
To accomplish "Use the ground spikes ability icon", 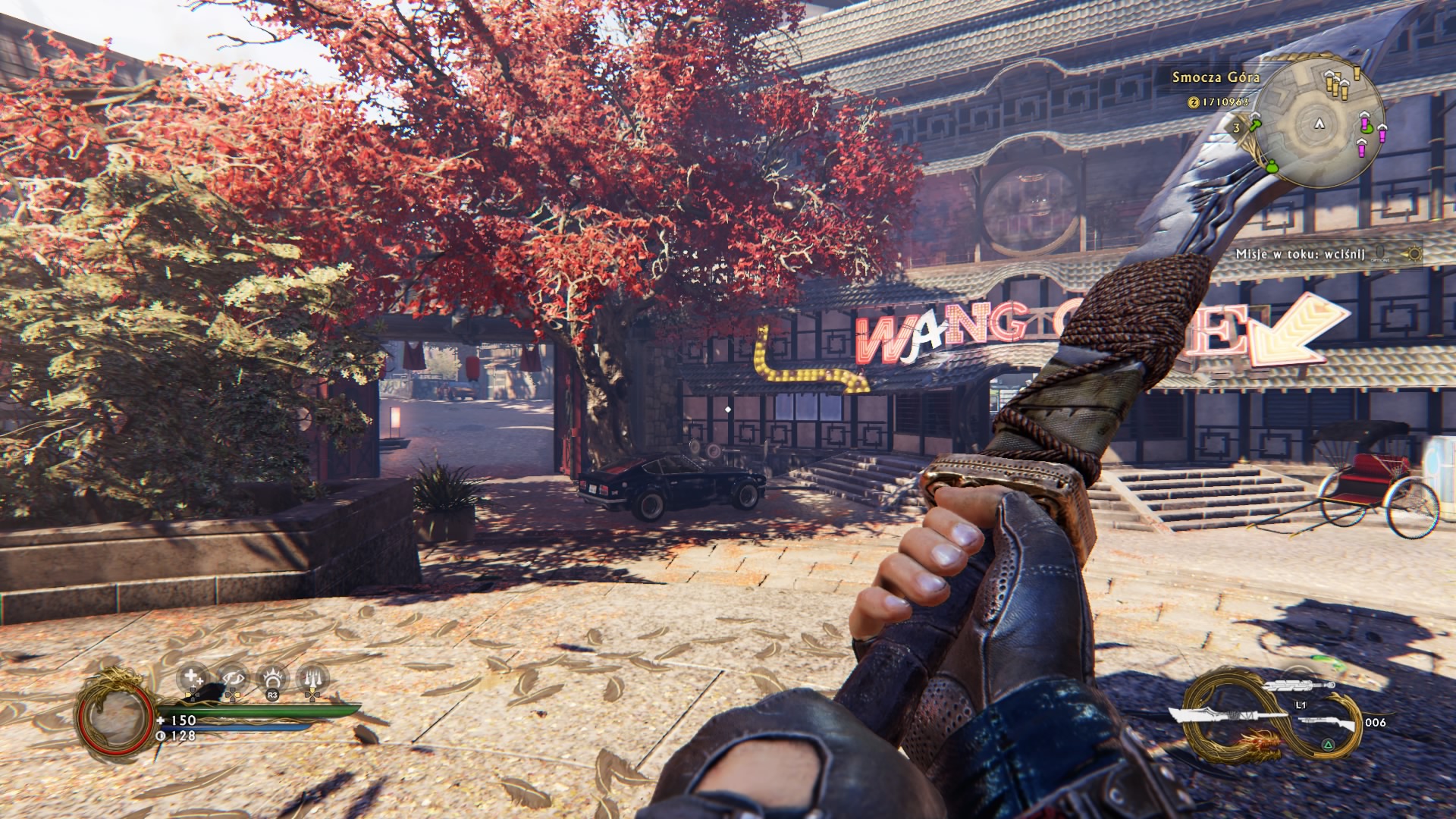I will click(x=312, y=678).
